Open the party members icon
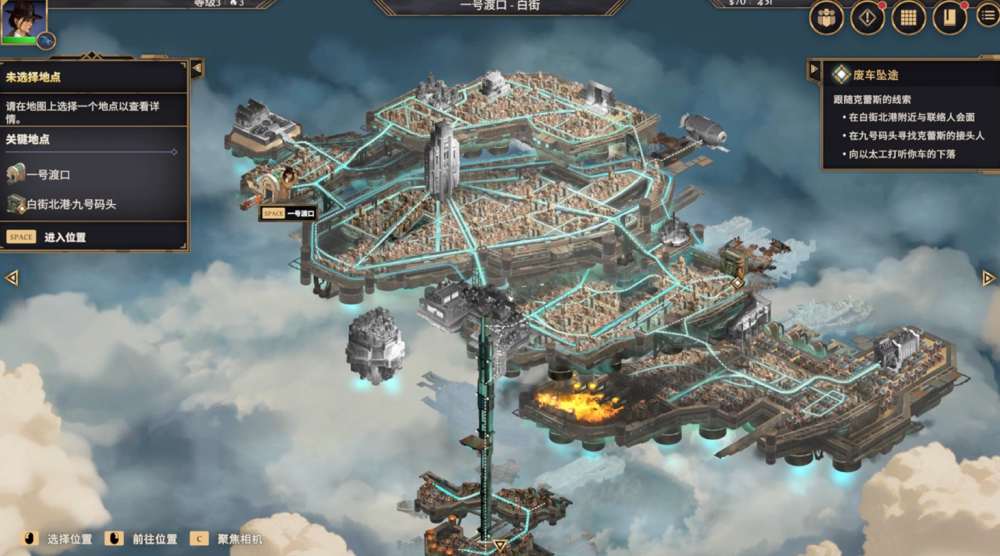 click(827, 17)
